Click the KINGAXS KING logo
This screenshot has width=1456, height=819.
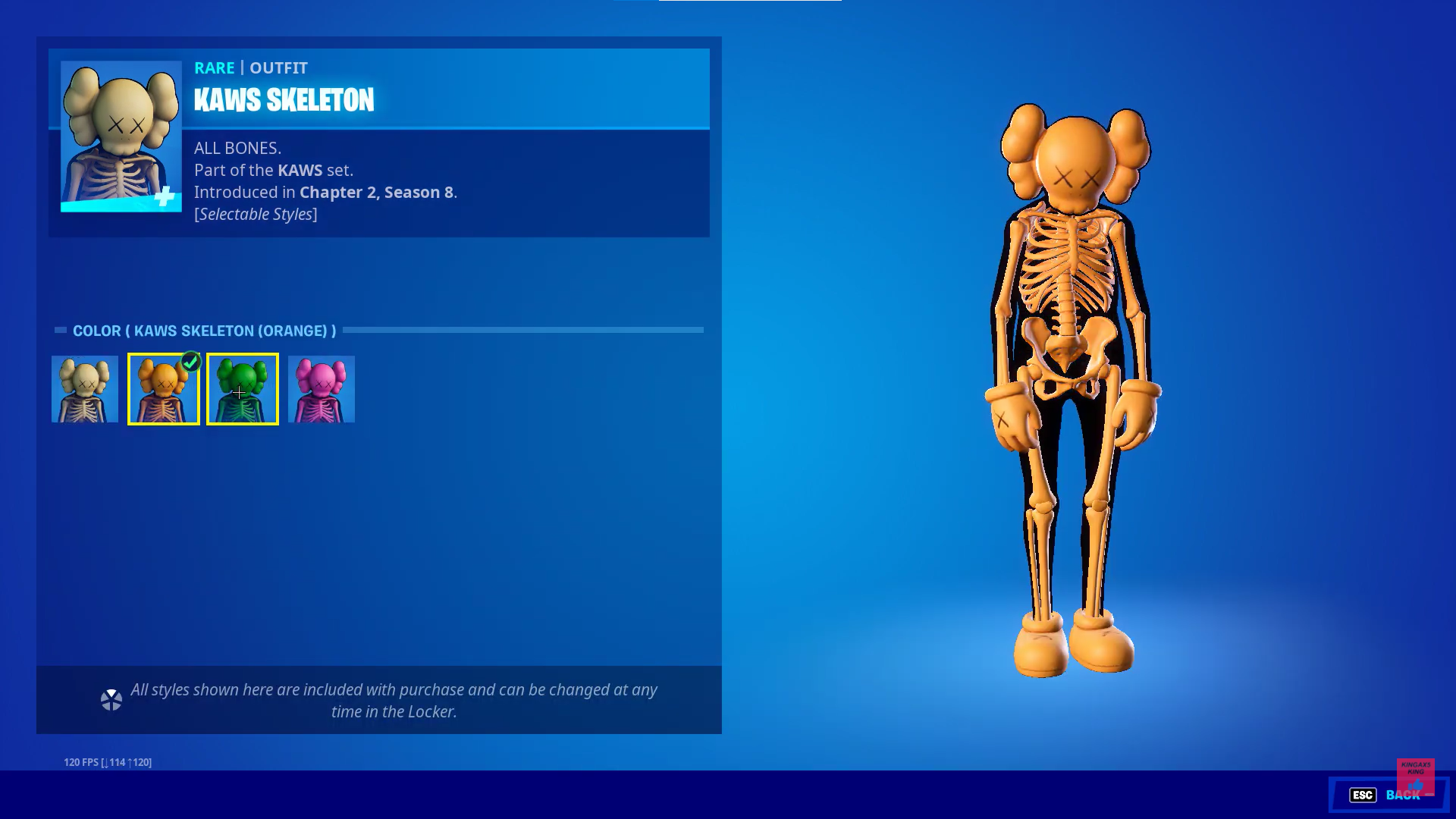[1417, 775]
